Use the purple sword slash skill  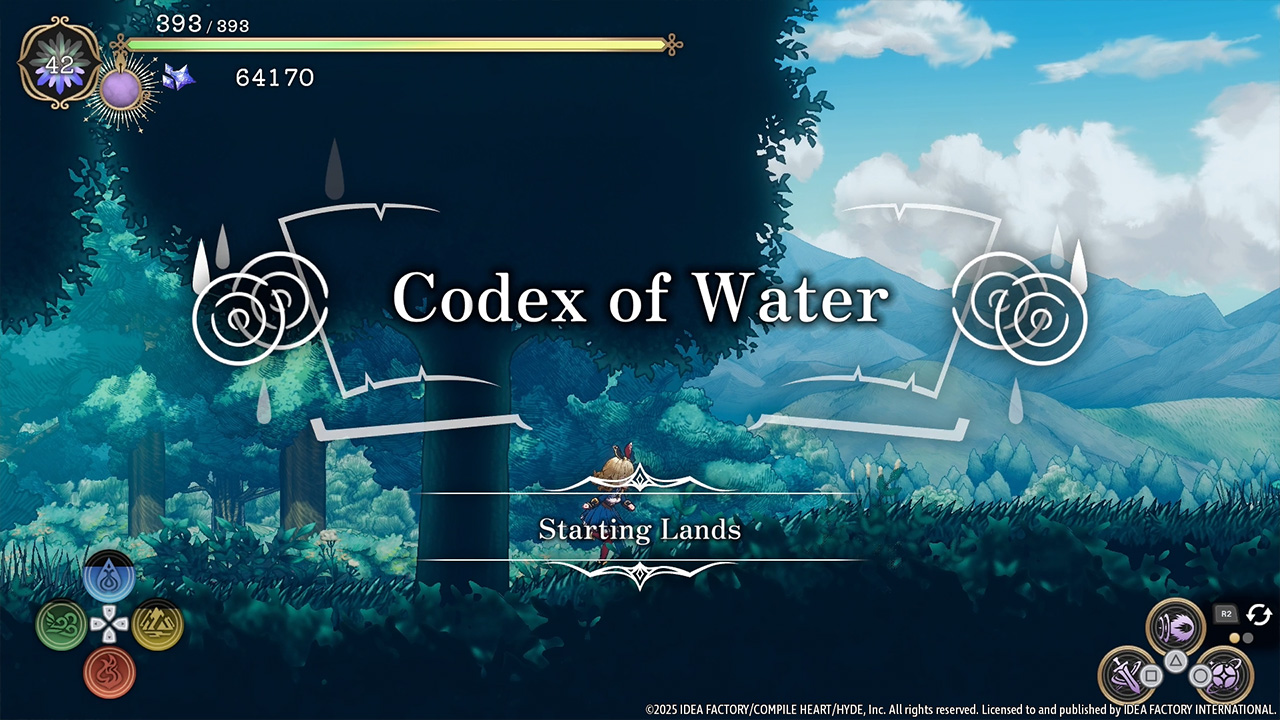[1126, 674]
